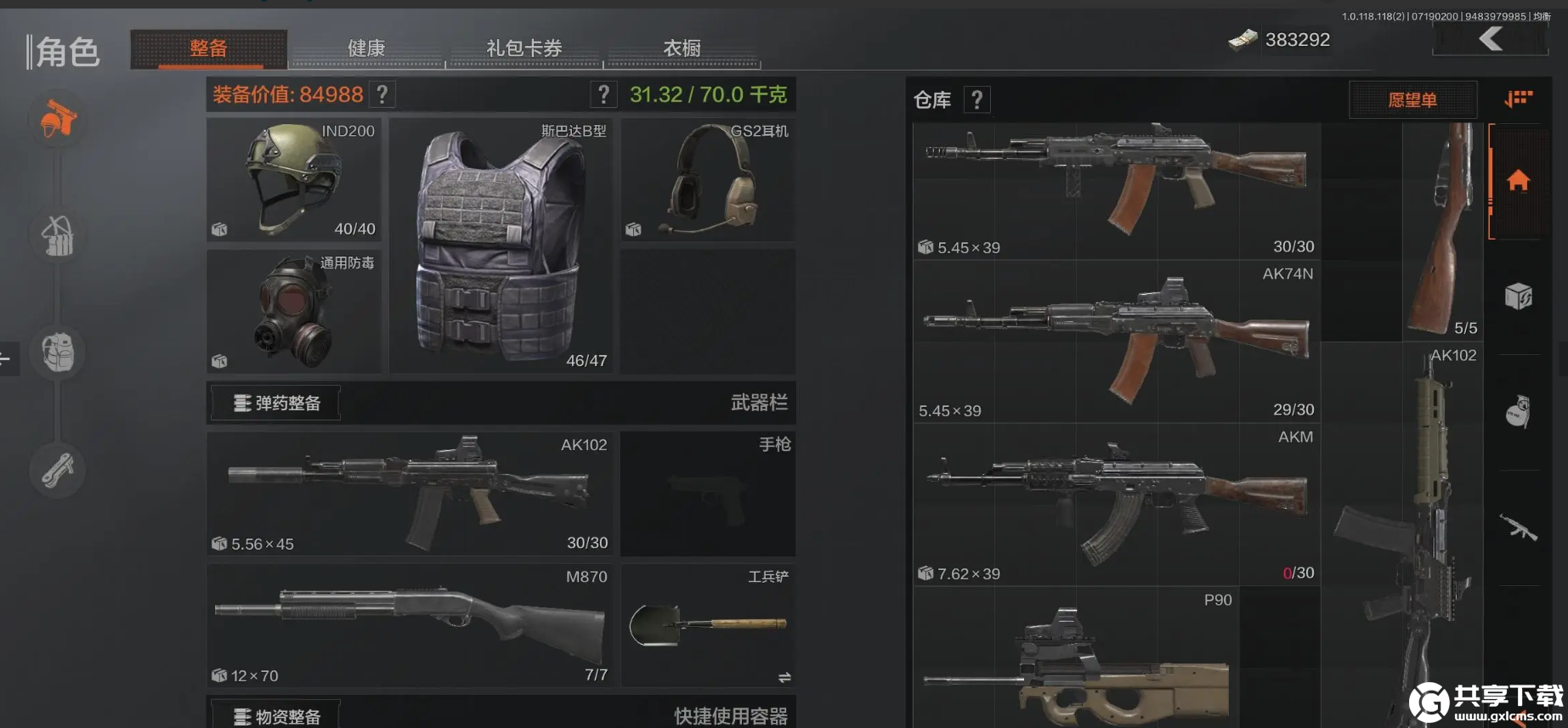Open the chest rig category in left sidebar
This screenshot has width=1568, height=728.
[56, 237]
